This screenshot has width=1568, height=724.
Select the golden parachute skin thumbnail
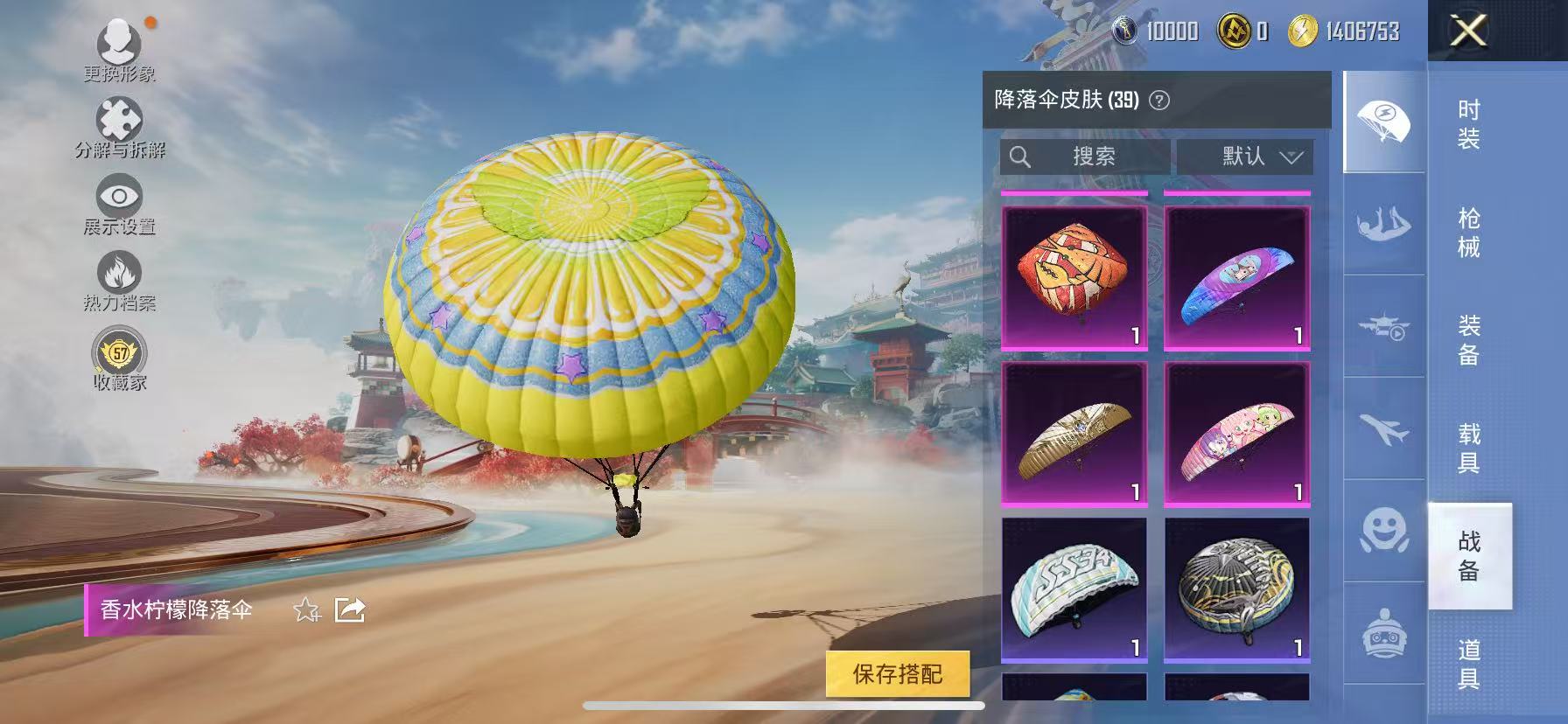click(x=1074, y=435)
